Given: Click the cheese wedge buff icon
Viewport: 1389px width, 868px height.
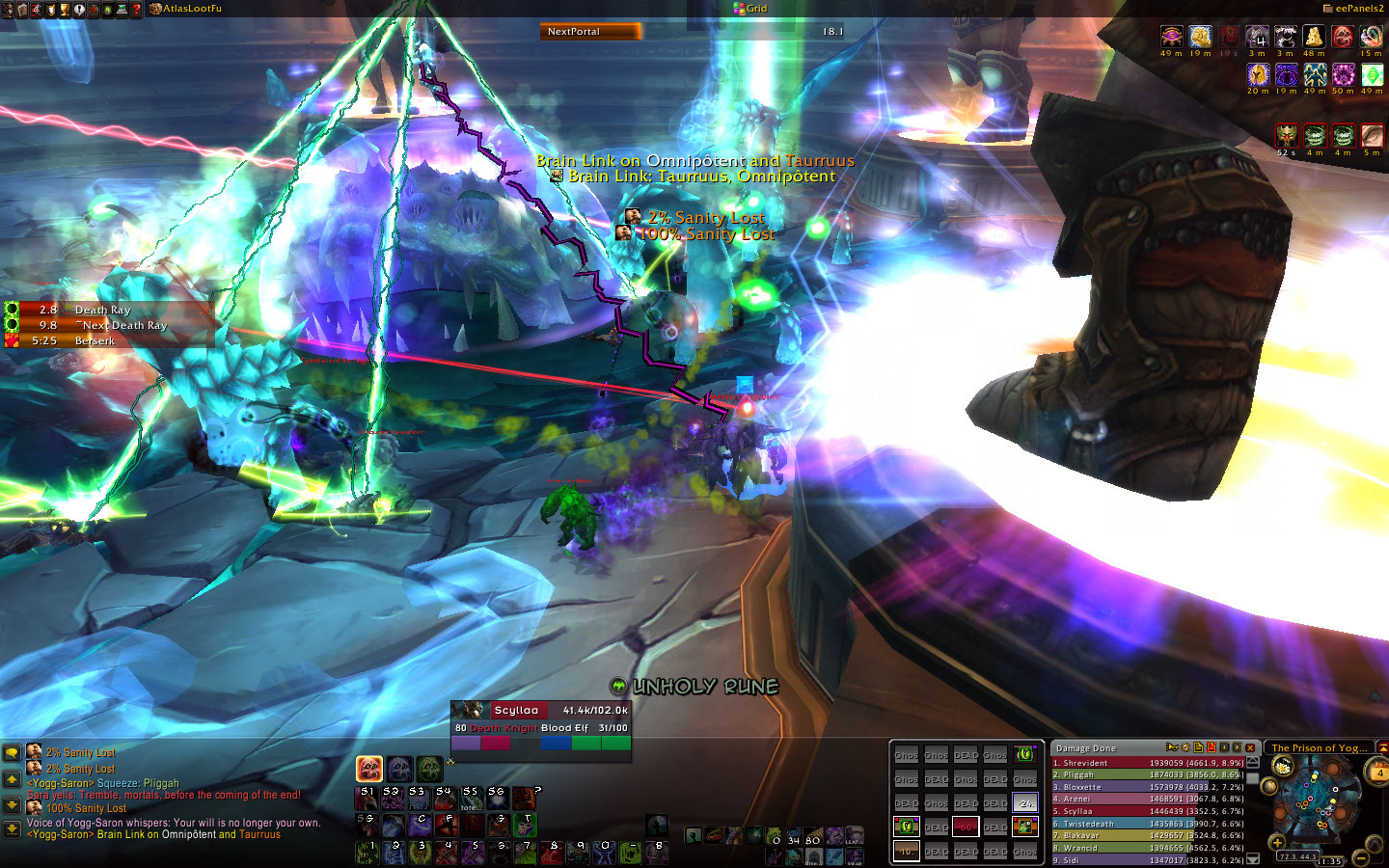Looking at the screenshot, I should coord(1314,38).
